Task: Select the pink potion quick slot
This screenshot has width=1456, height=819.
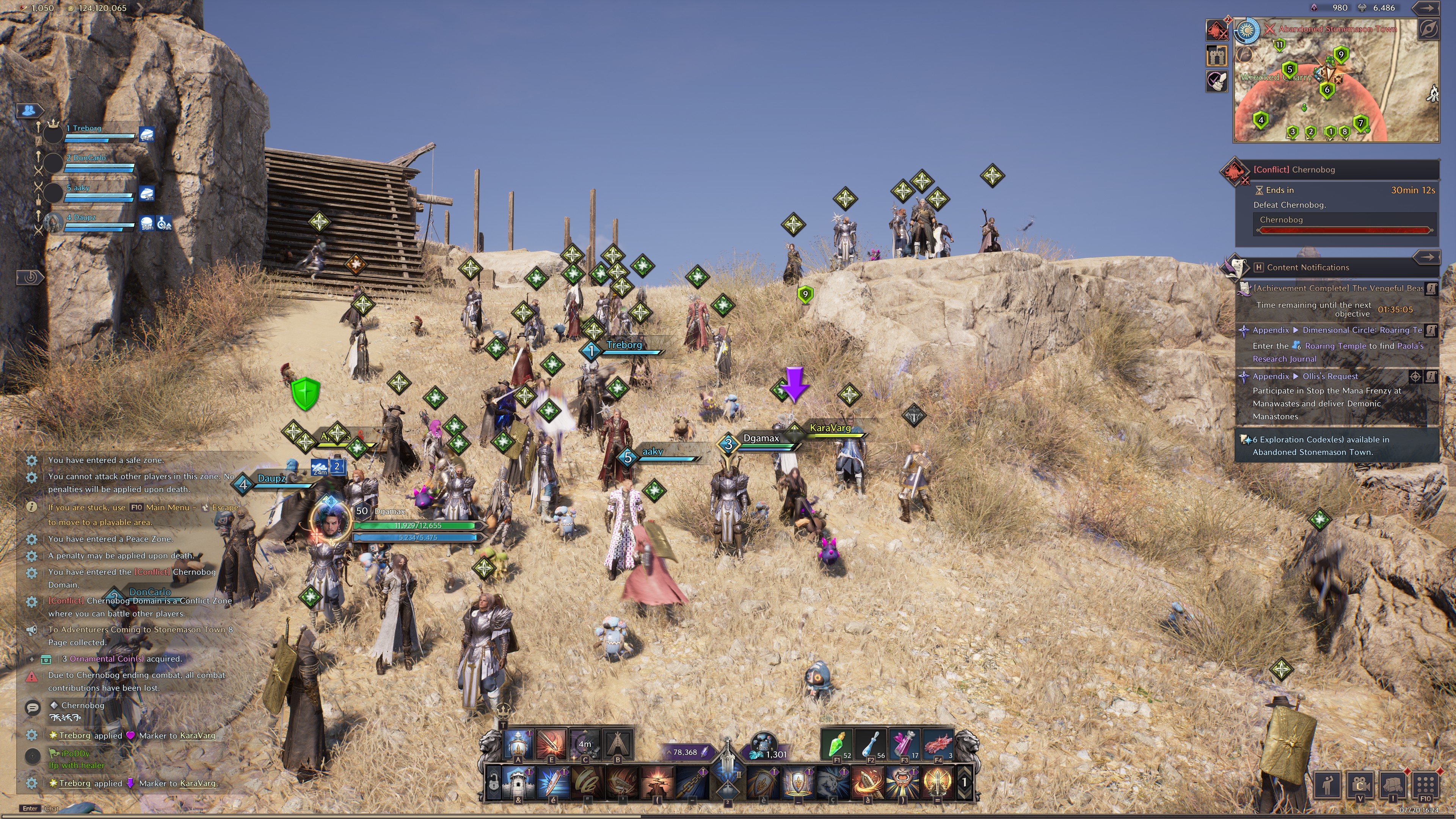Action: click(x=904, y=744)
